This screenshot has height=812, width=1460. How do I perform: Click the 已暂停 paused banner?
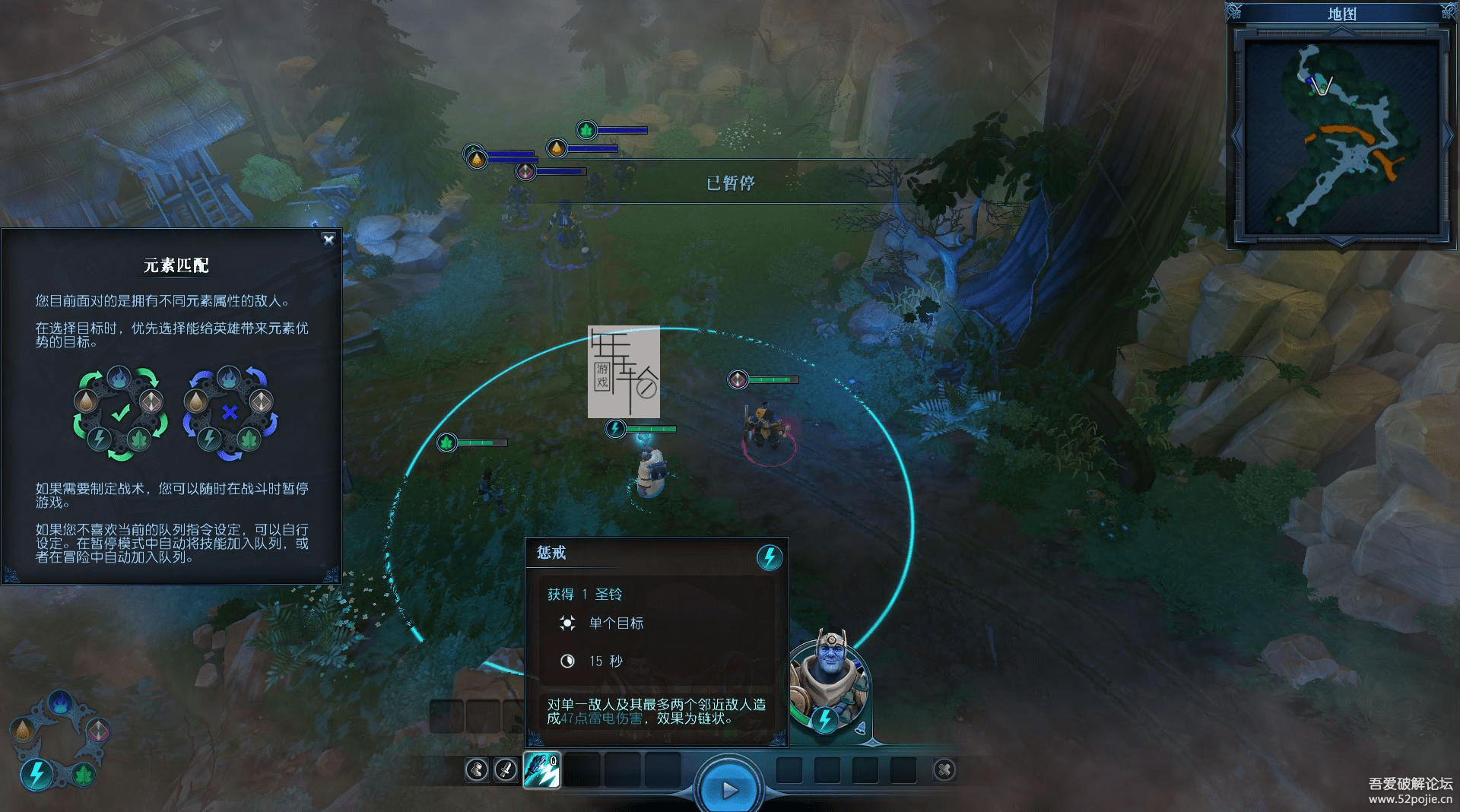click(x=730, y=182)
